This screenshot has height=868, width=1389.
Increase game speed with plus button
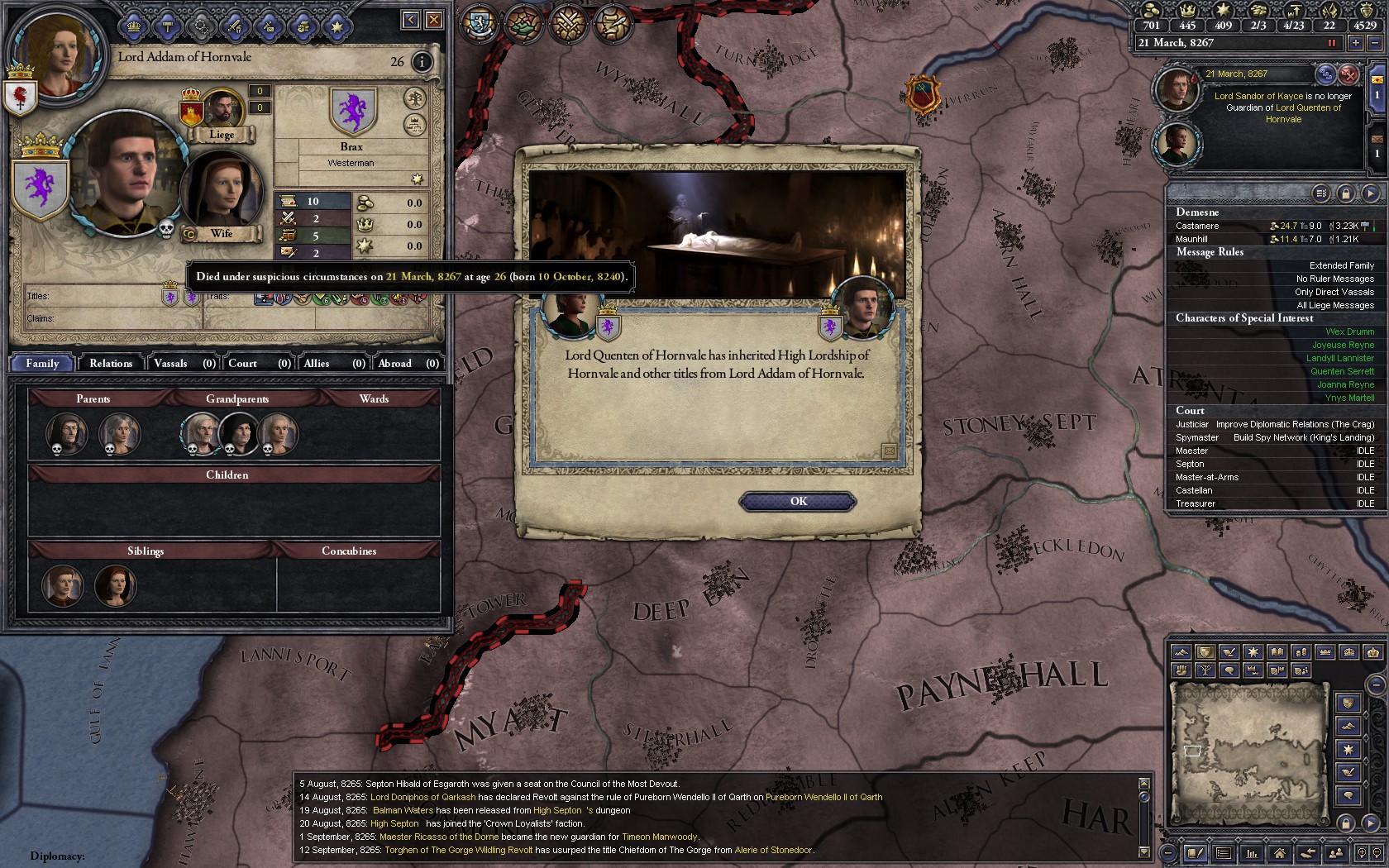[1356, 43]
